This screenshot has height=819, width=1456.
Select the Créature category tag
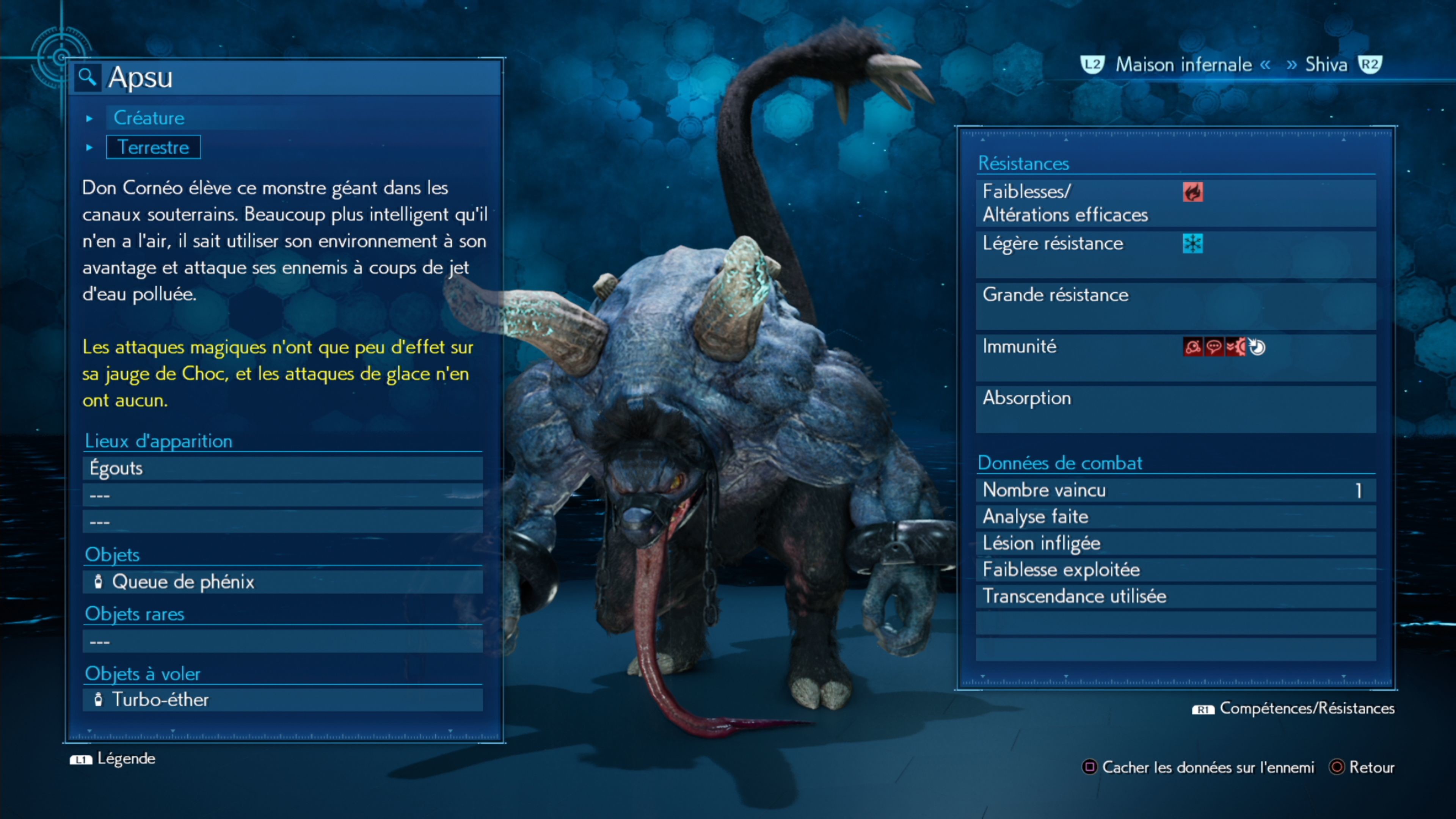pos(149,118)
